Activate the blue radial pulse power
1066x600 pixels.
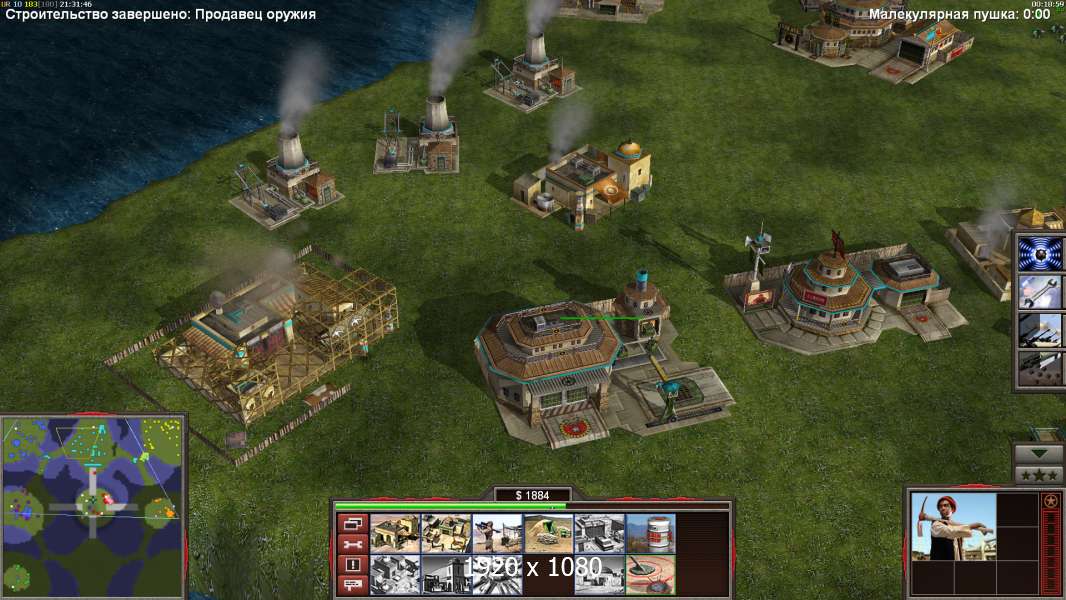coord(1040,253)
